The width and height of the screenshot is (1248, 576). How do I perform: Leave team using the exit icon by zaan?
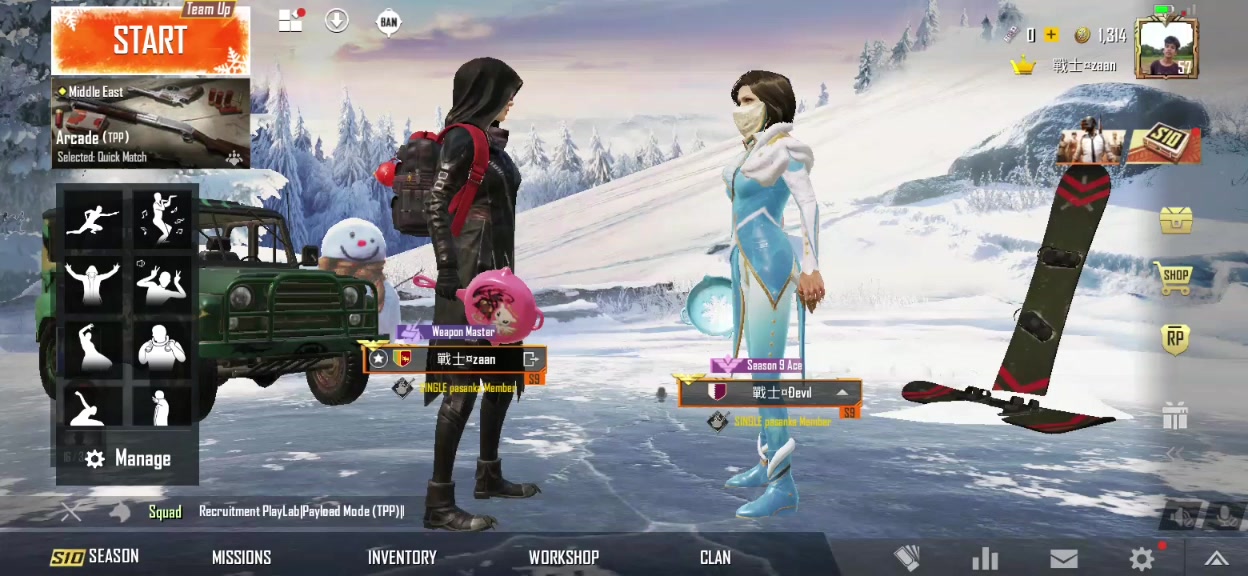pyautogui.click(x=531, y=359)
